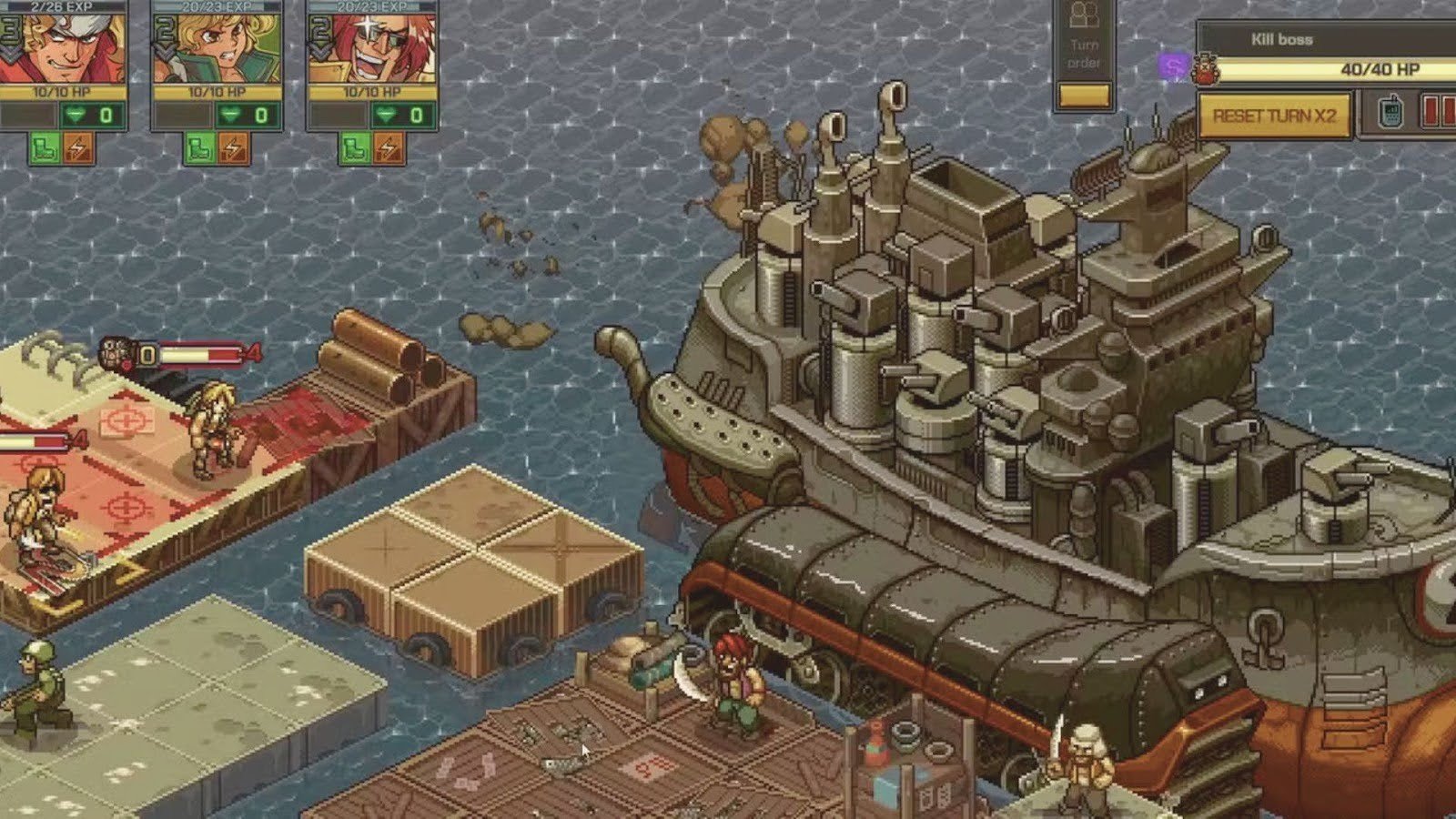The height and width of the screenshot is (819, 1456).
Task: Select the red pause bars indicator top right
Action: tap(1435, 113)
